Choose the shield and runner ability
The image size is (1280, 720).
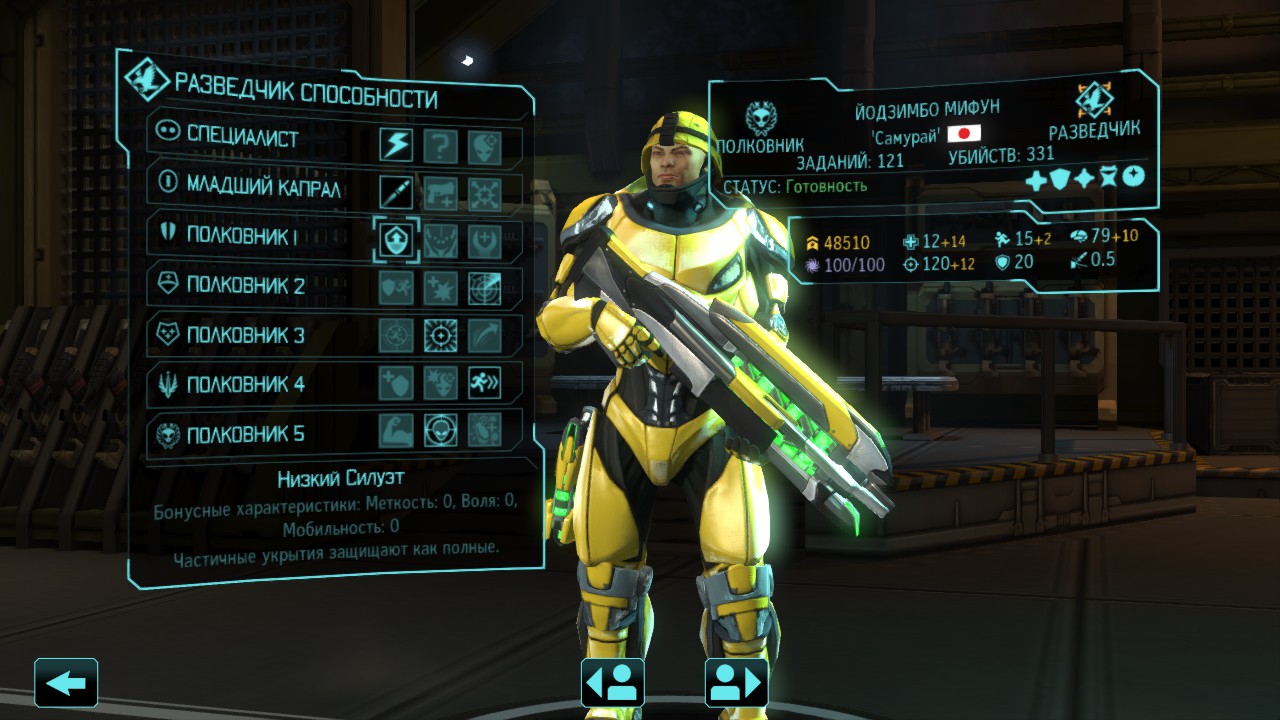[x=396, y=288]
